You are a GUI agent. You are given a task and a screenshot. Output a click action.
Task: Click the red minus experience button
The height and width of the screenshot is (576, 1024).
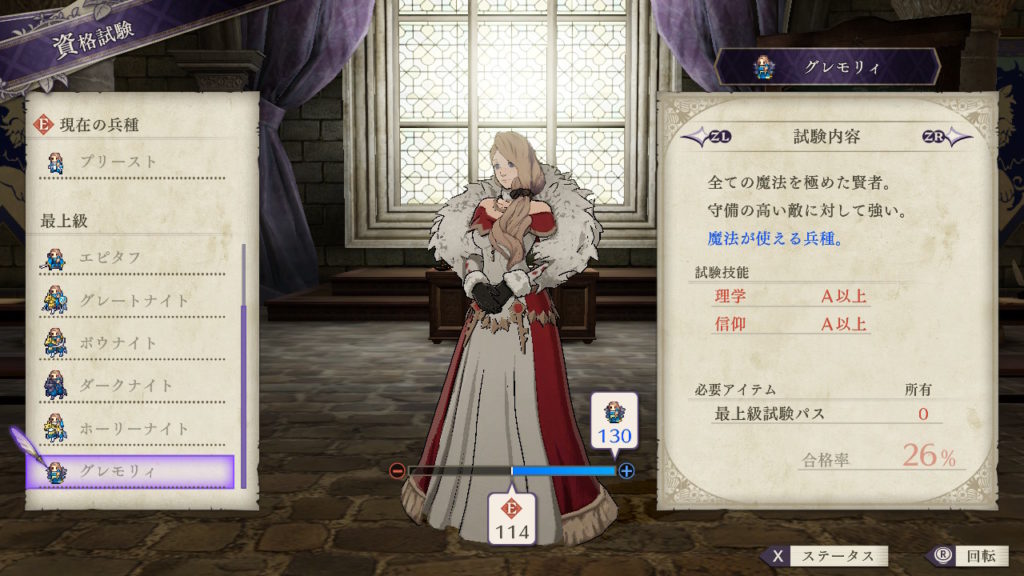[x=398, y=471]
